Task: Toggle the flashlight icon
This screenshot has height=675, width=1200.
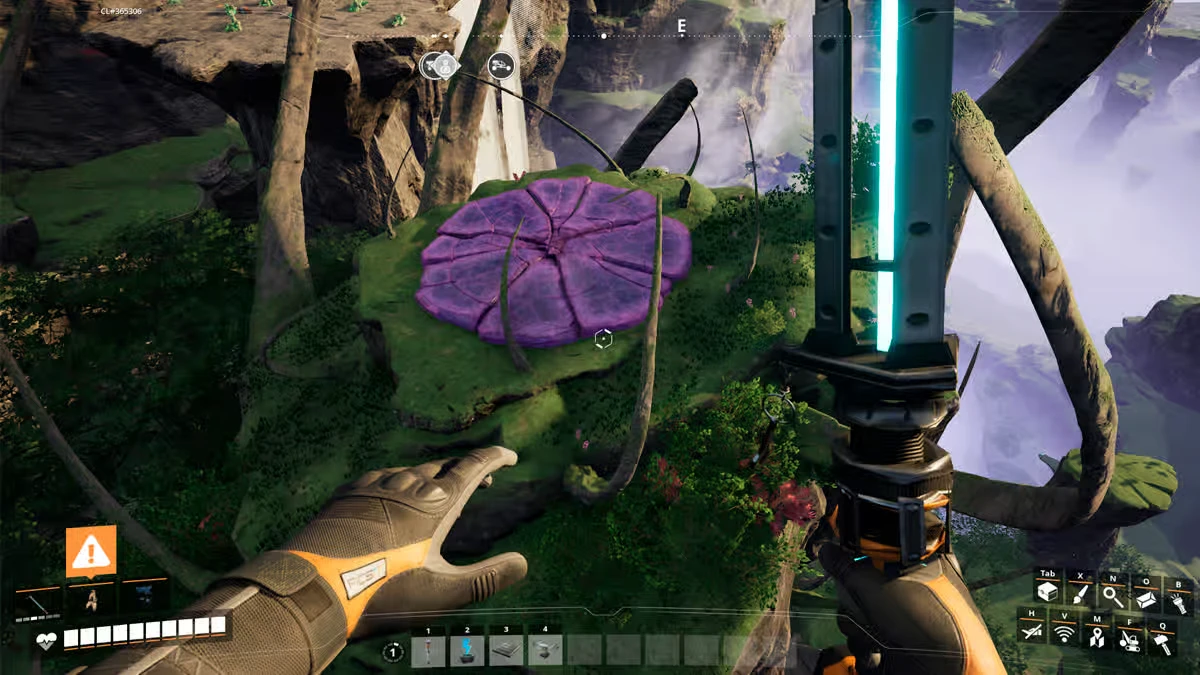Action: point(1178,601)
